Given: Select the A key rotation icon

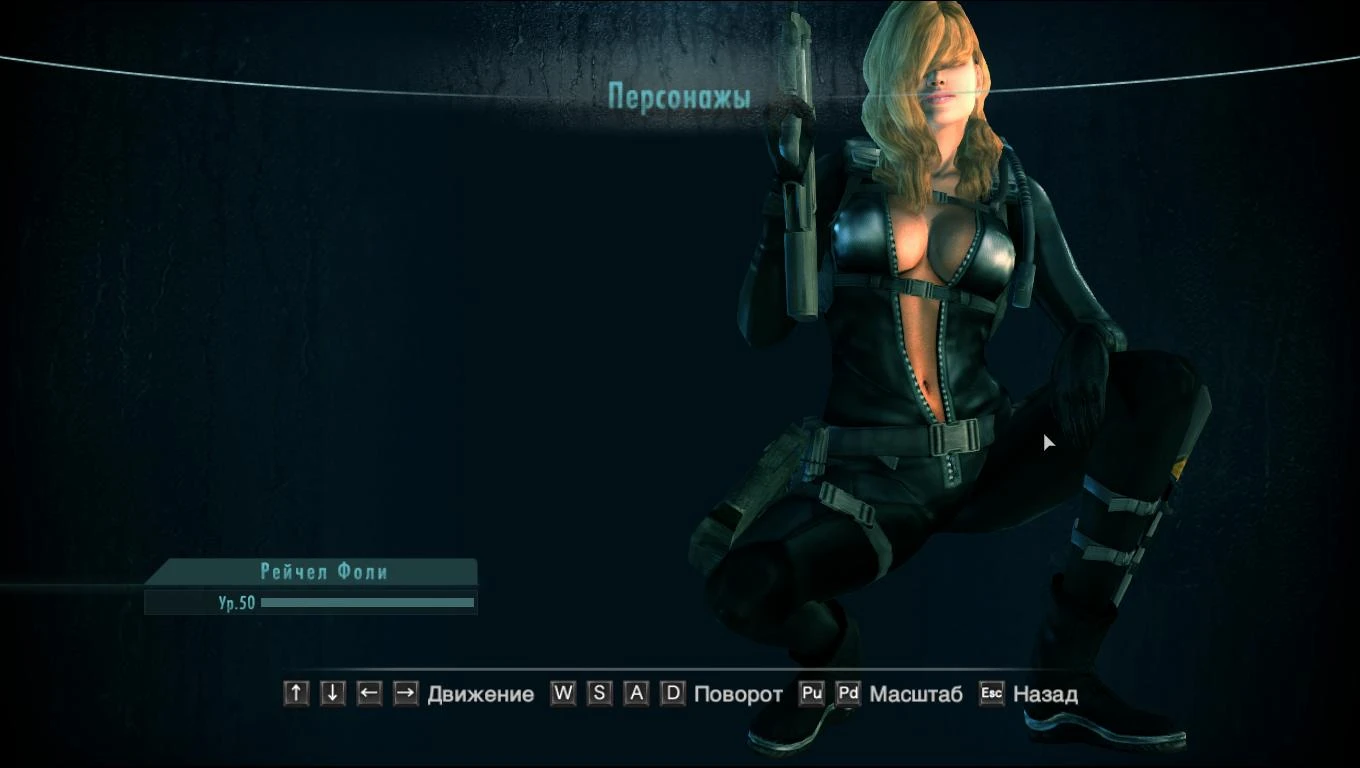Looking at the screenshot, I should tap(636, 693).
